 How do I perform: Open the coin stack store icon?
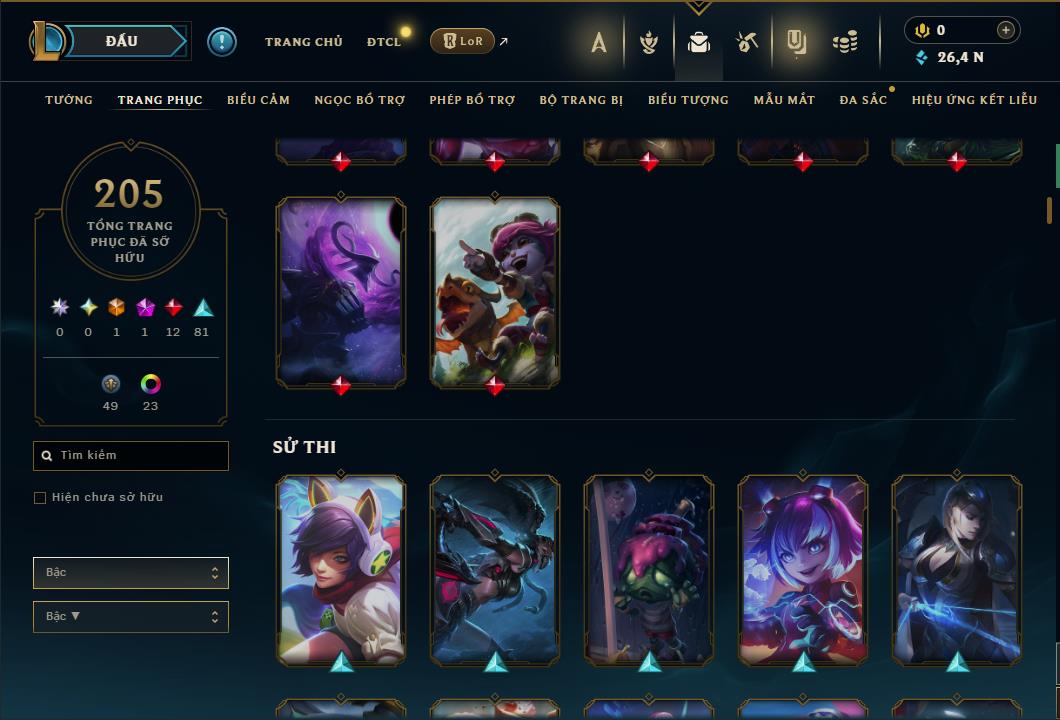[x=845, y=42]
